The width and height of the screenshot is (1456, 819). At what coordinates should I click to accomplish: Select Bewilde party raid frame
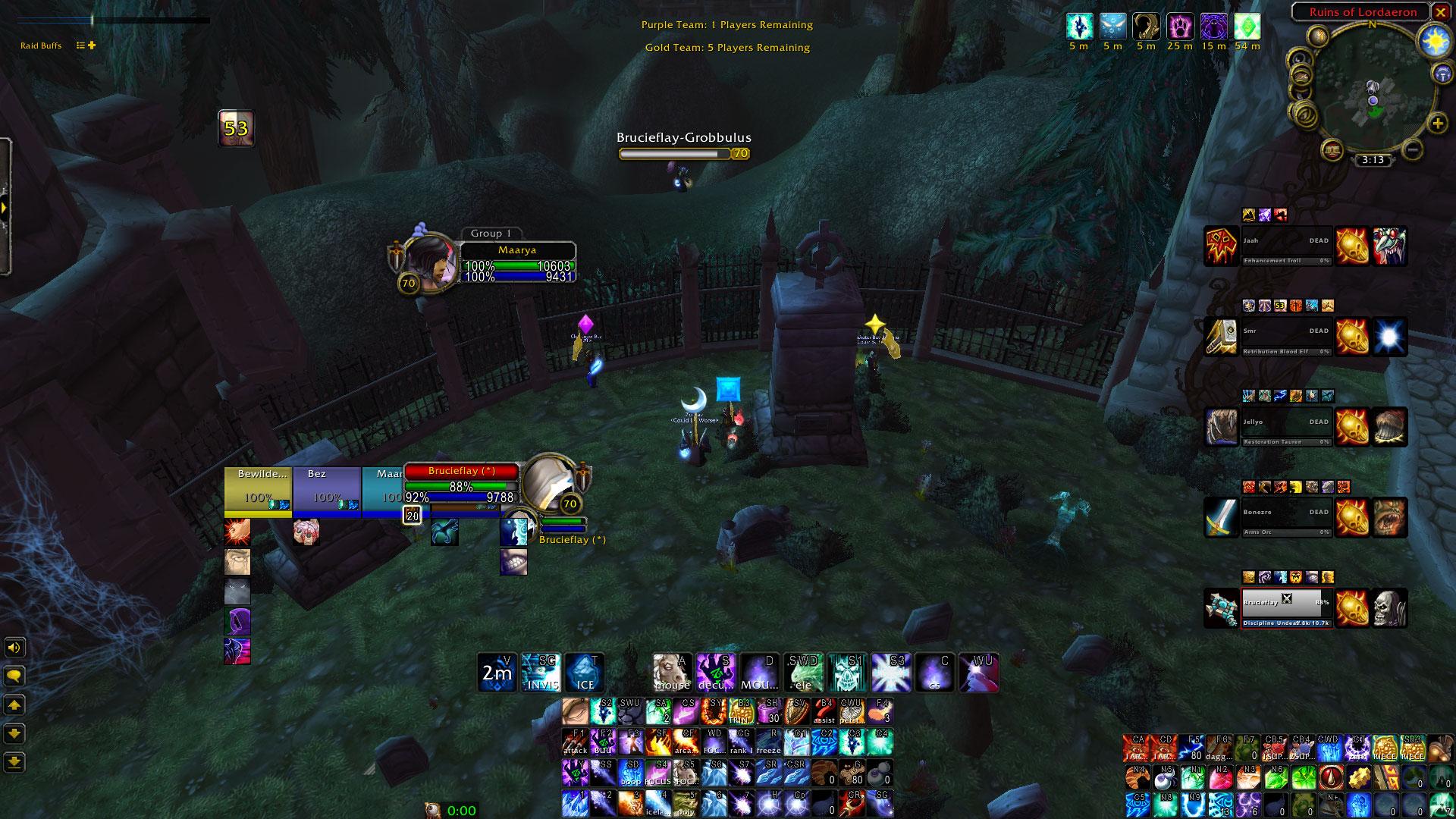click(258, 491)
